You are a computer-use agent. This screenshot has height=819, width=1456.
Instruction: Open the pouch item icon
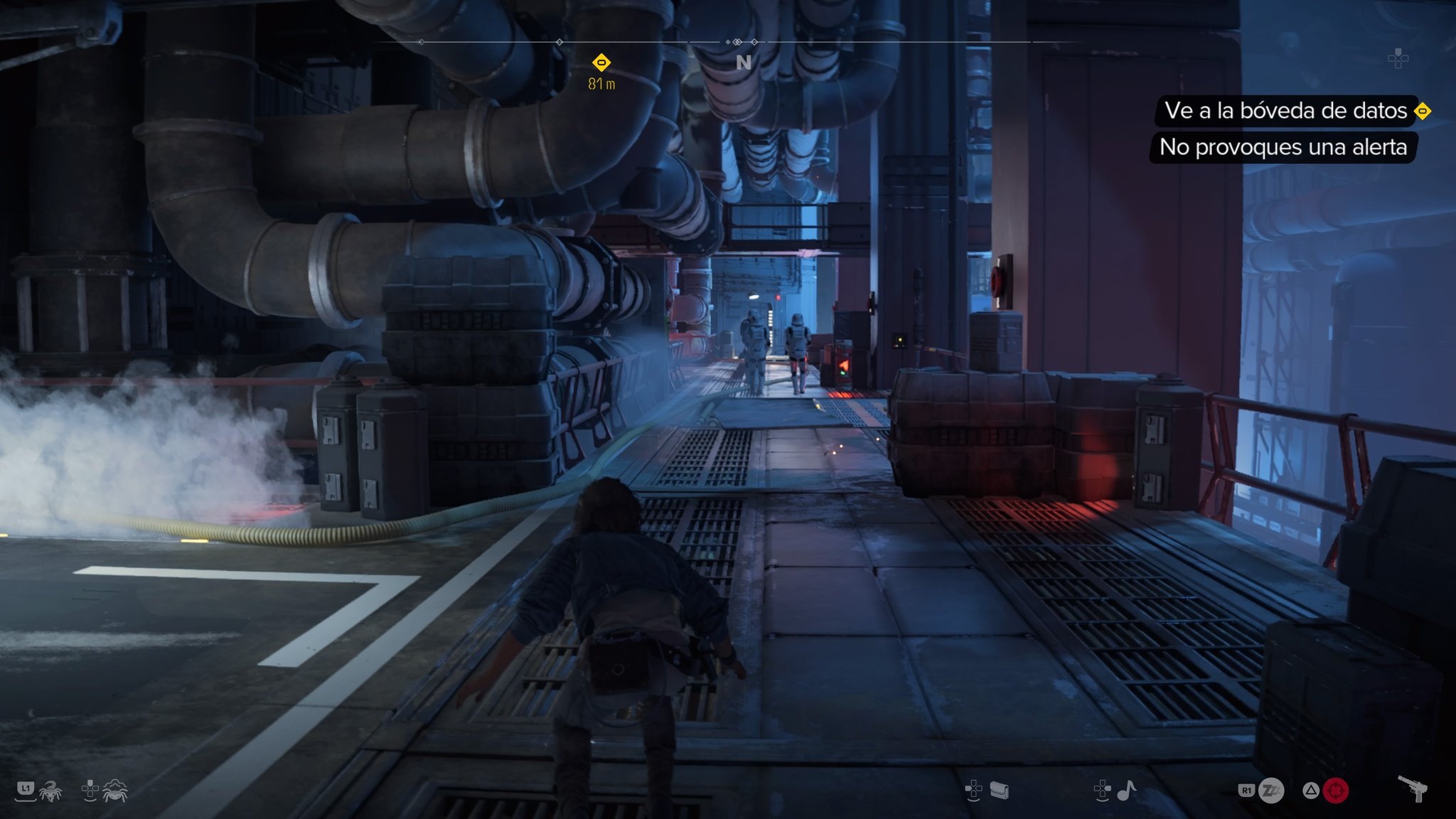coord(999,791)
